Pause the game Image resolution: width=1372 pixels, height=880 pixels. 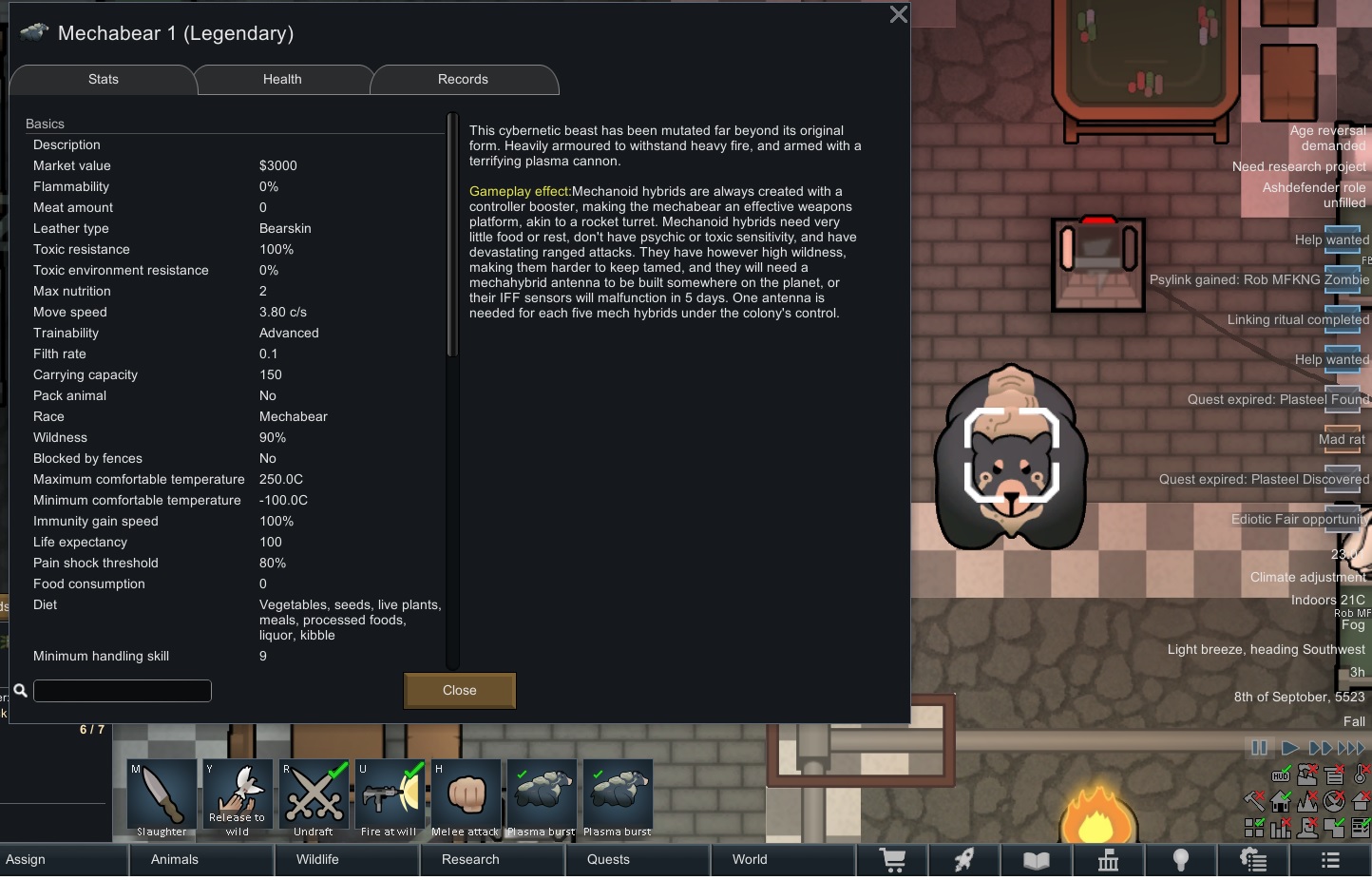[x=1259, y=749]
